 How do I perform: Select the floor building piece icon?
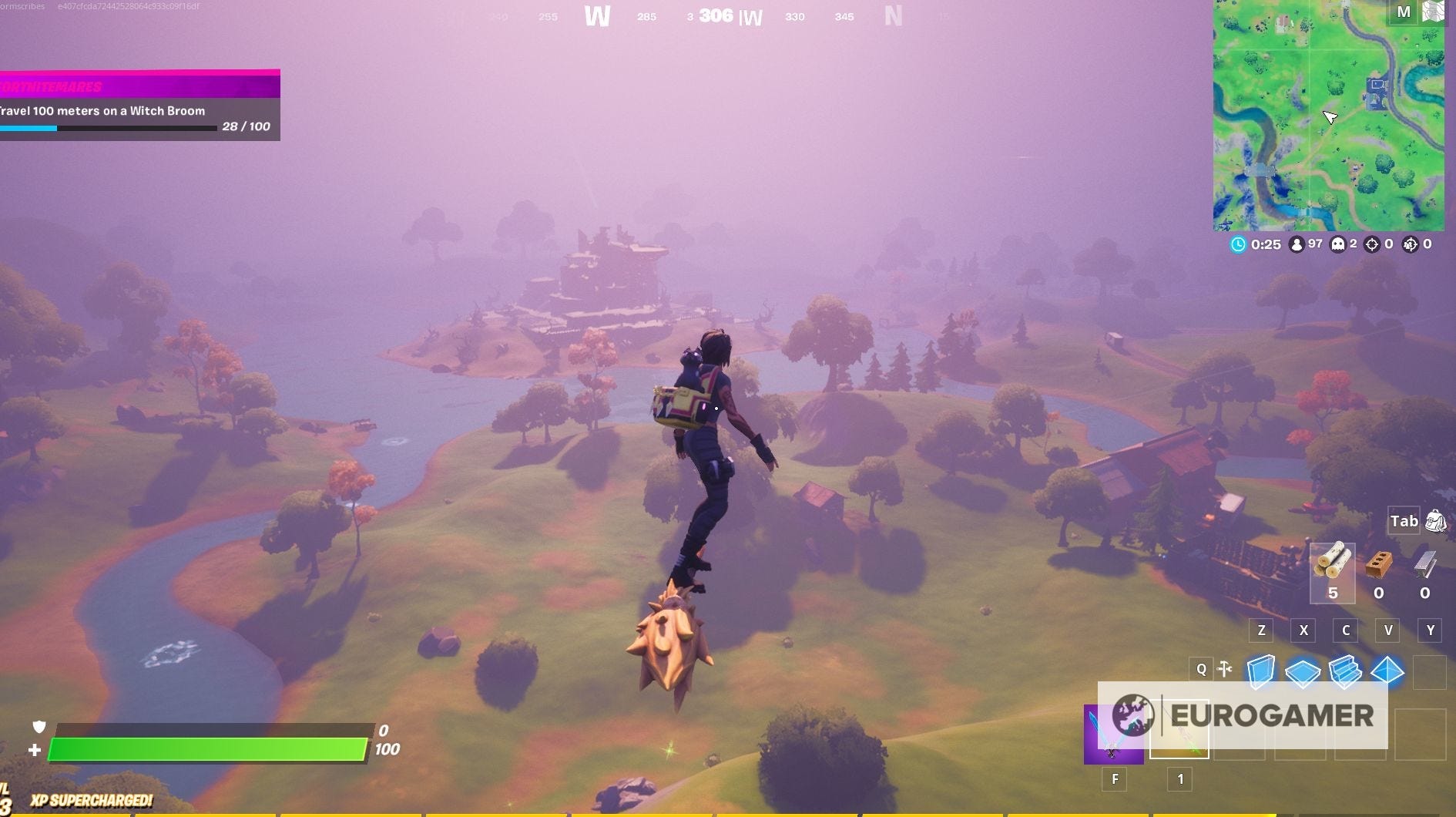pos(1303,670)
